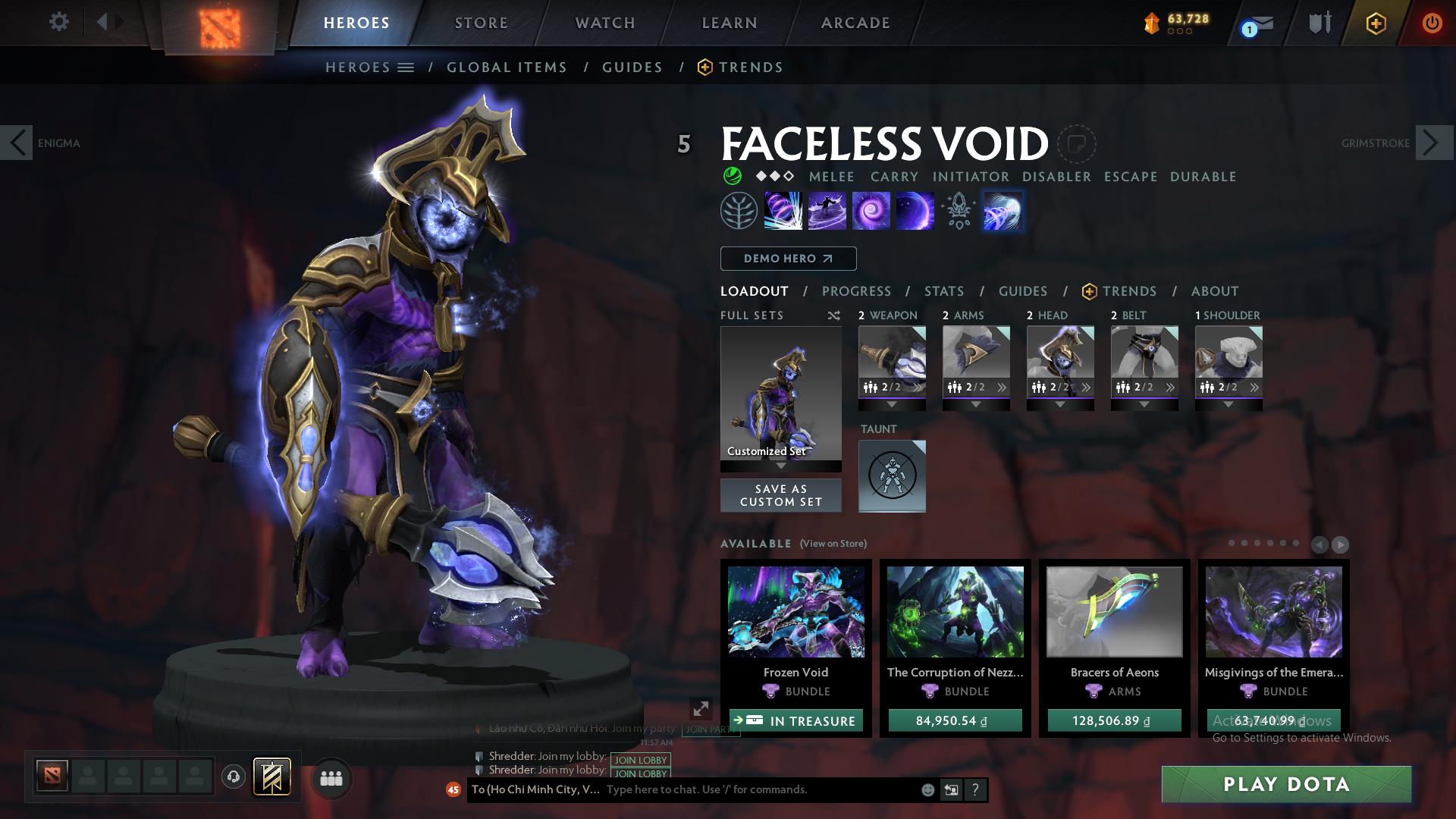
Task: Switch to the ARCADE tab
Action: point(855,22)
